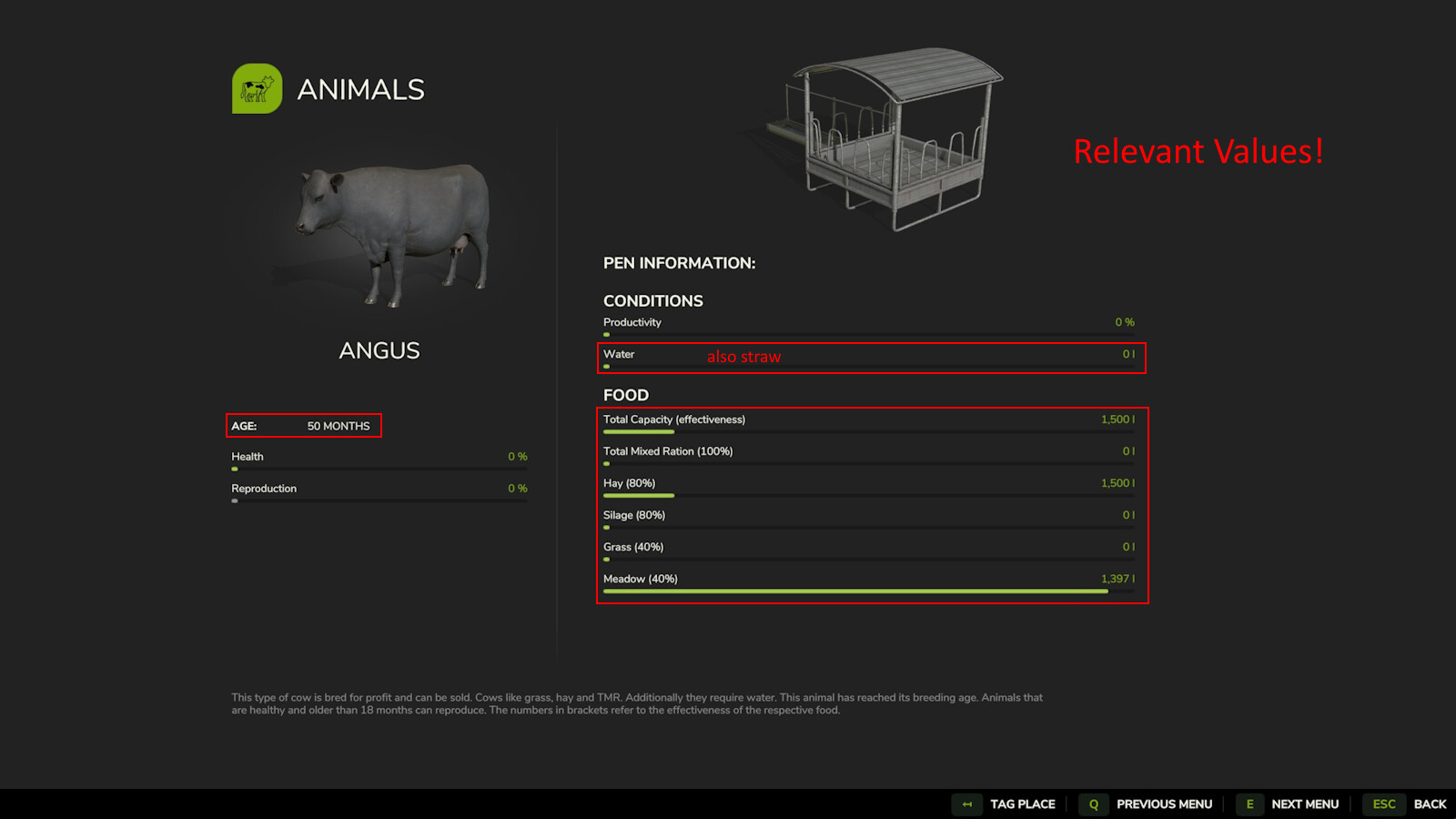Click the ANGUS name label
1456x819 pixels.
pyautogui.click(x=379, y=350)
